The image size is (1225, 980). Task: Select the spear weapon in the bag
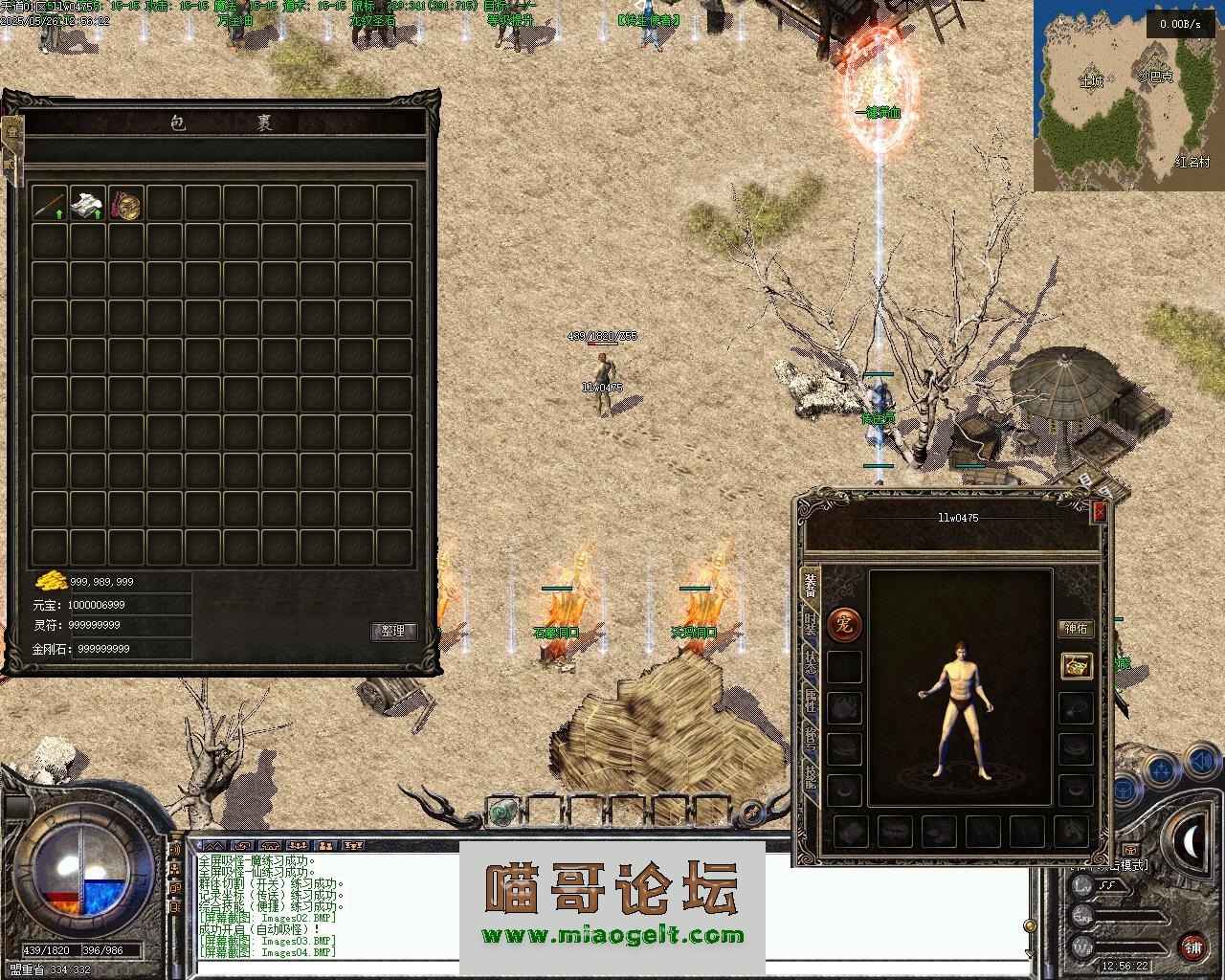coord(49,203)
